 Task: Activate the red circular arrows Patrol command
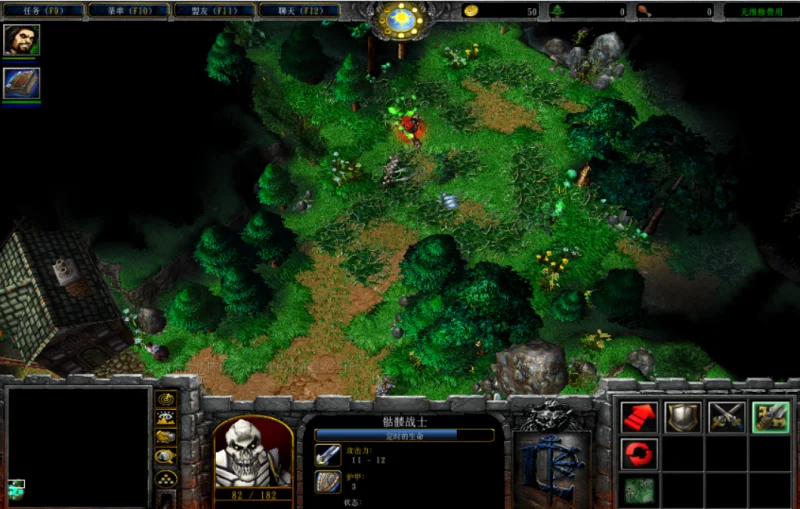click(x=638, y=454)
